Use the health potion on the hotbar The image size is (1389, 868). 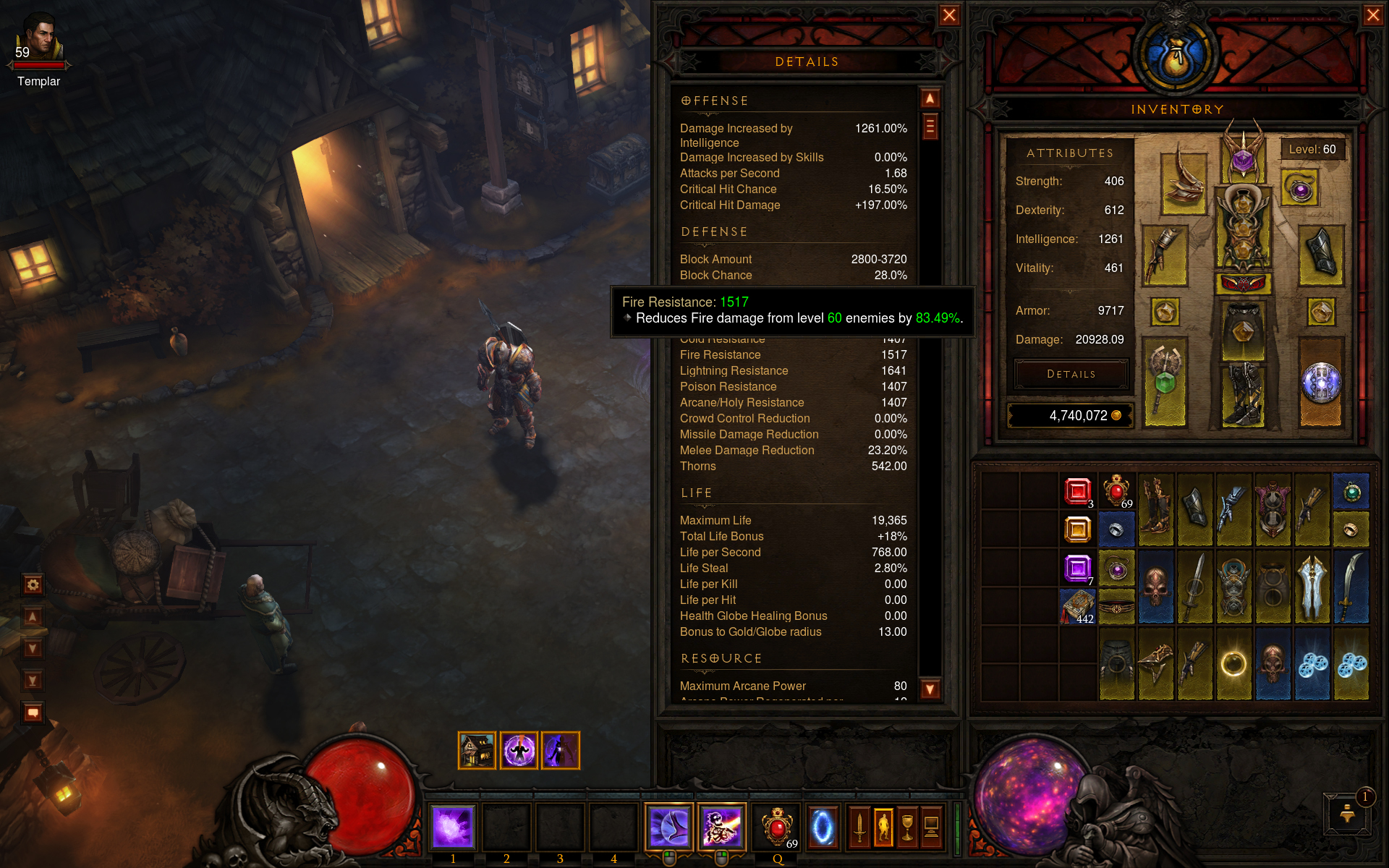tap(777, 826)
